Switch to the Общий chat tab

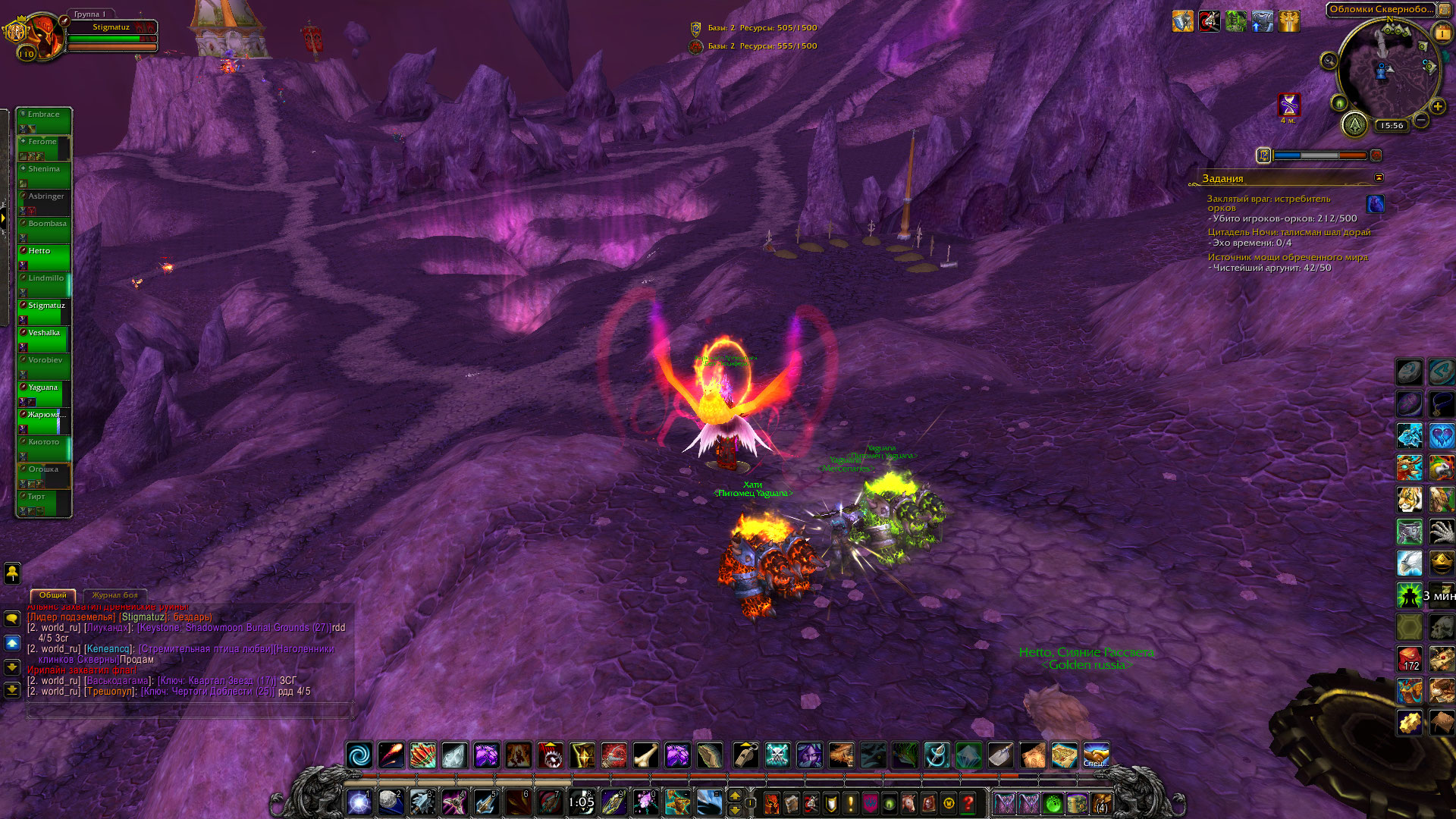click(53, 595)
